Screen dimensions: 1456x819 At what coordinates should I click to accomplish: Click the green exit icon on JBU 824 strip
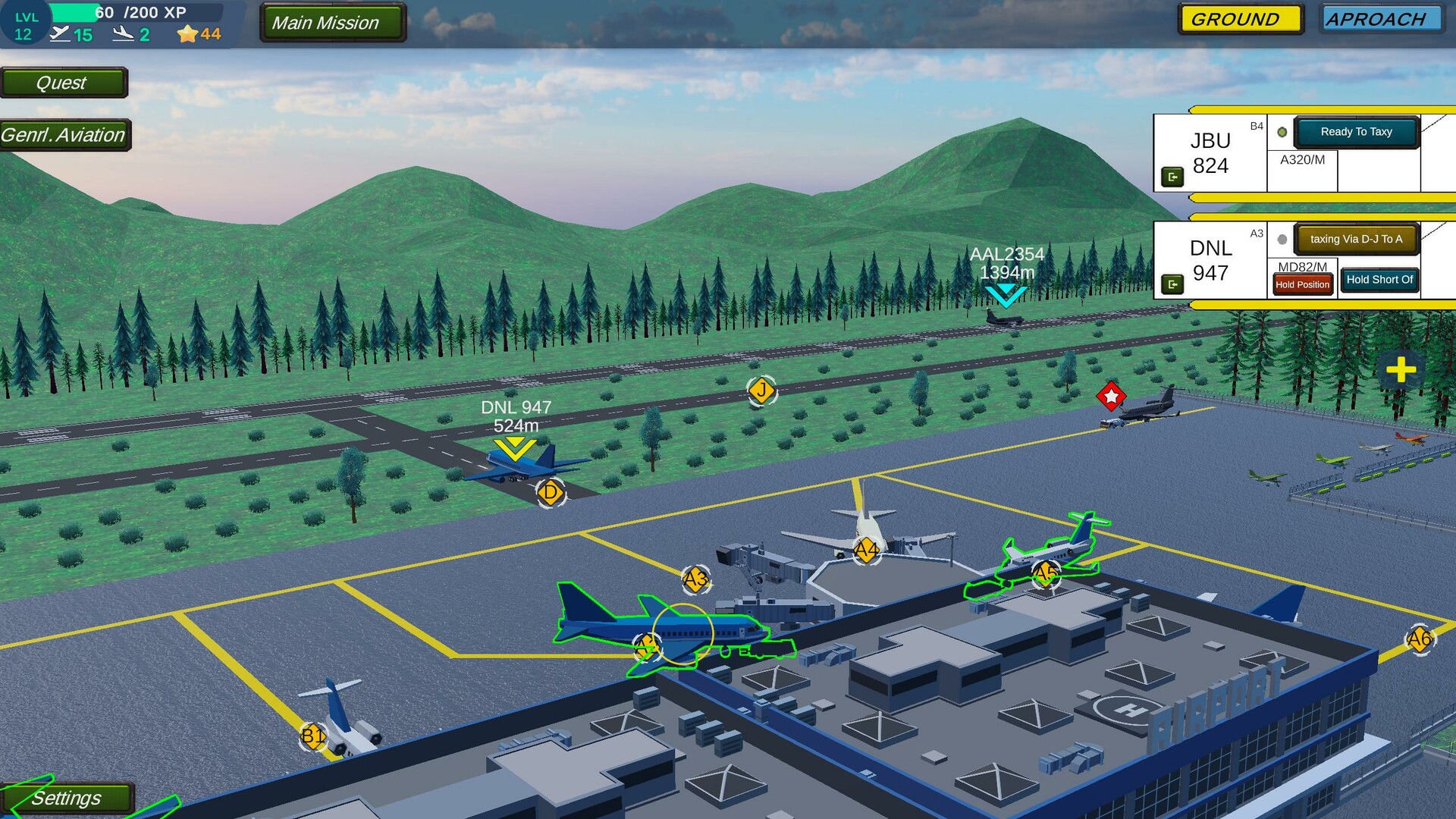pyautogui.click(x=1175, y=176)
